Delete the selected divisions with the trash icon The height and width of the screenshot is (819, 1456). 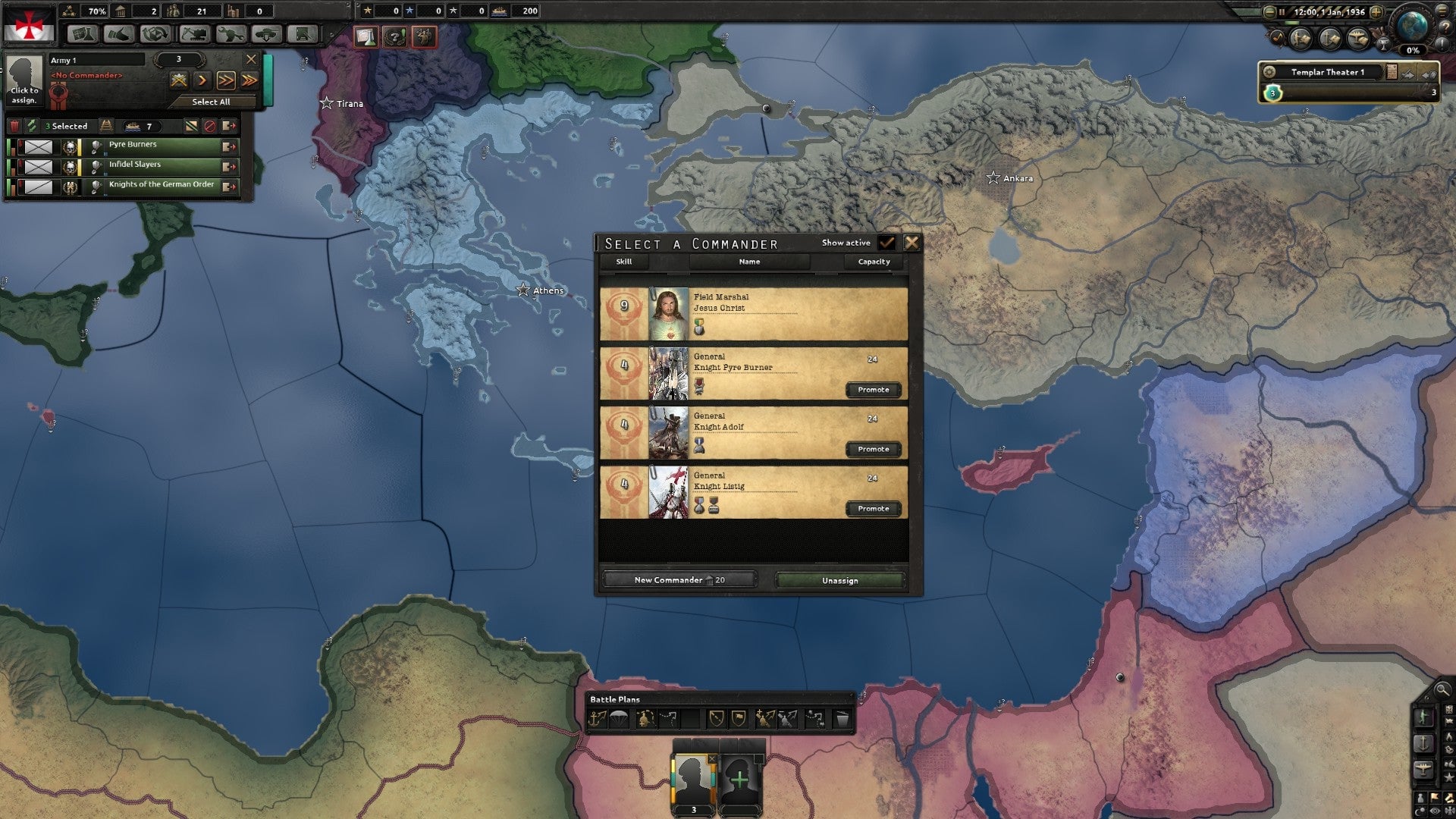coord(14,126)
